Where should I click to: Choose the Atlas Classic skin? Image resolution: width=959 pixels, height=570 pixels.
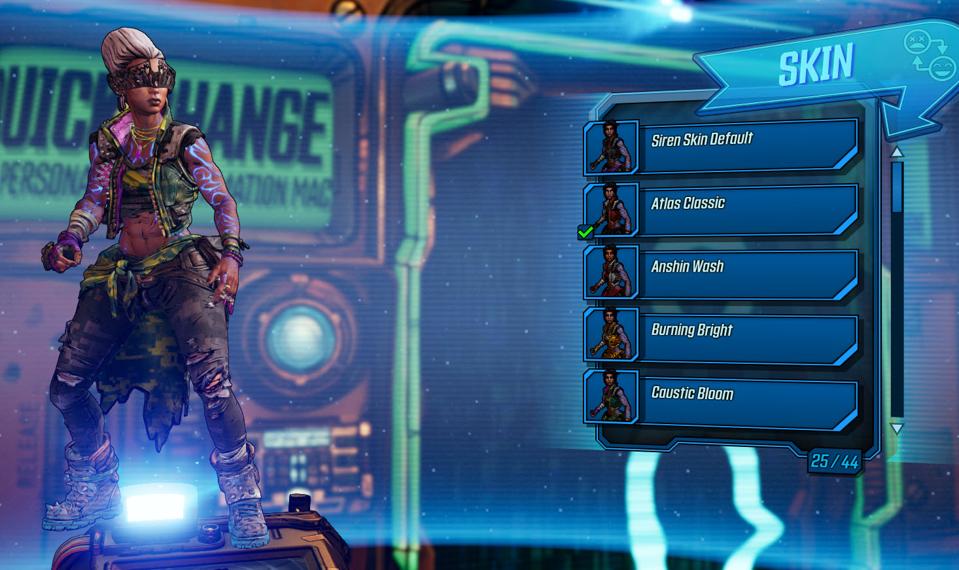click(x=722, y=210)
